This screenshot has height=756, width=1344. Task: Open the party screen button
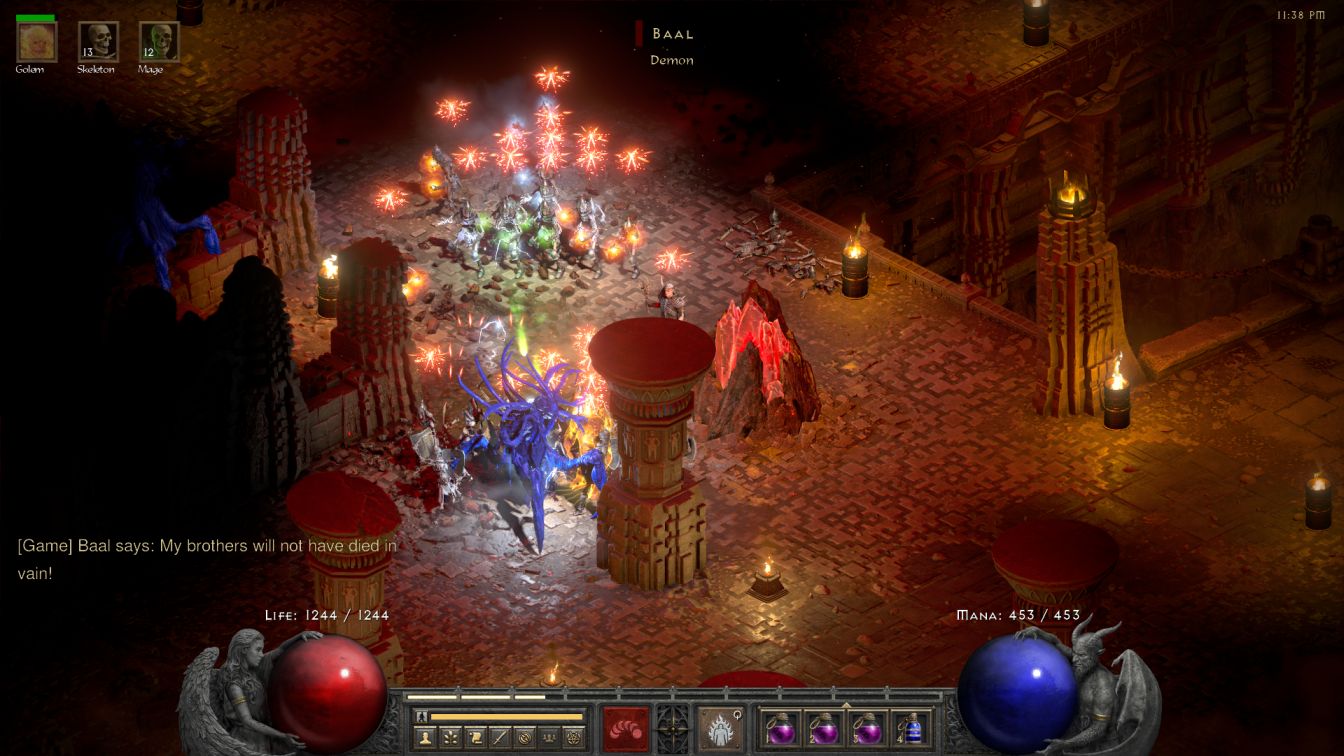point(547,738)
